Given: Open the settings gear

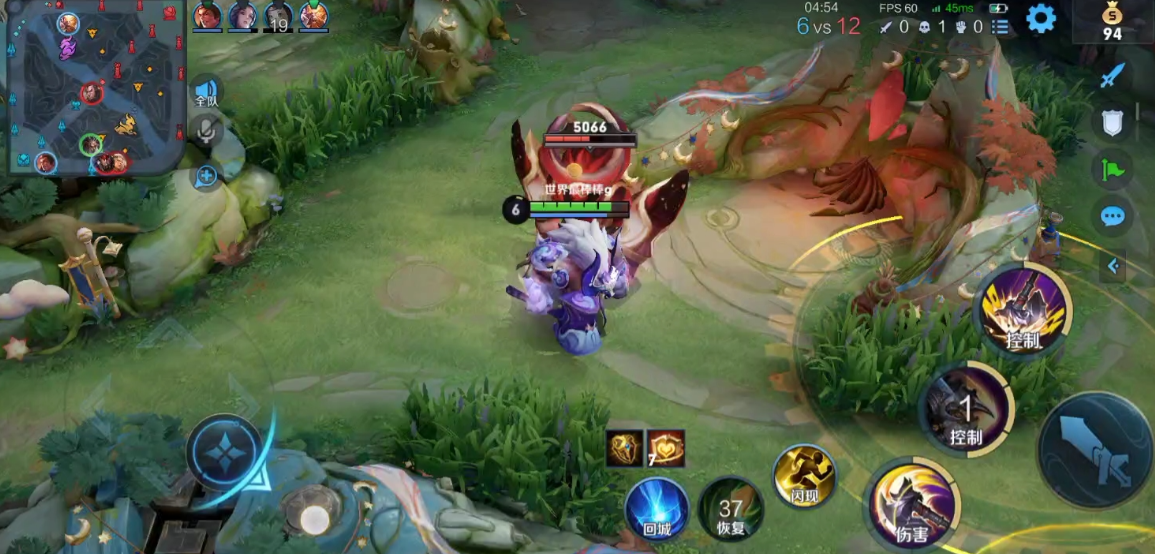Looking at the screenshot, I should click(1041, 18).
